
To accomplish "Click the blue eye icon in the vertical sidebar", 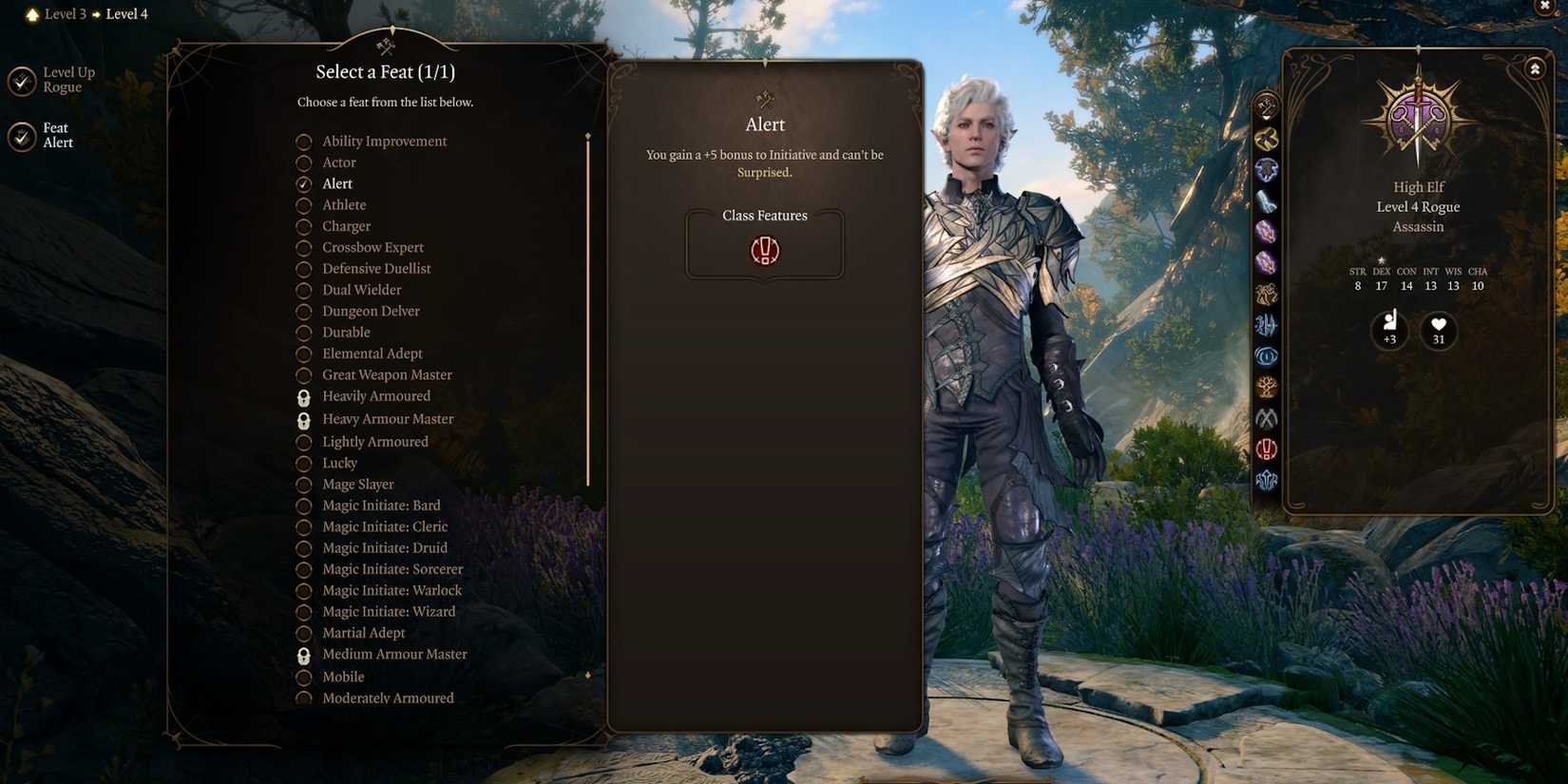I will [x=1265, y=356].
